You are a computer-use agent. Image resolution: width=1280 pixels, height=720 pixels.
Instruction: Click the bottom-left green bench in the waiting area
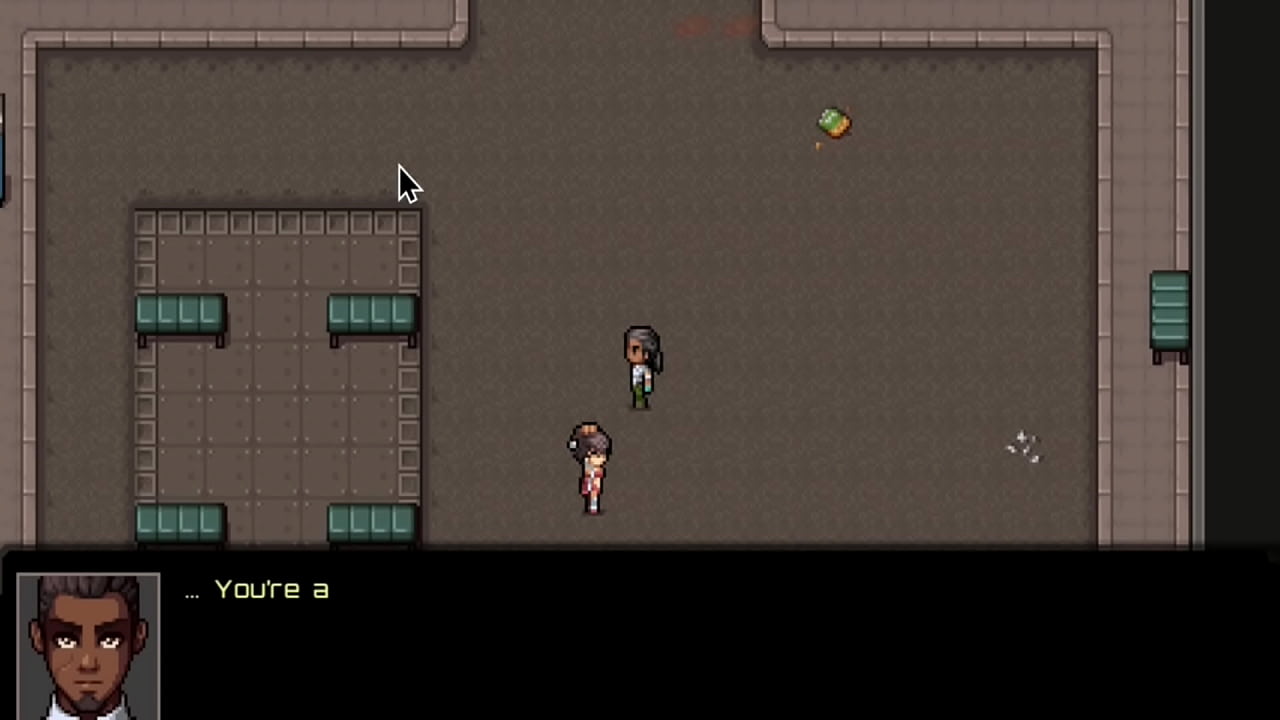coord(178,520)
